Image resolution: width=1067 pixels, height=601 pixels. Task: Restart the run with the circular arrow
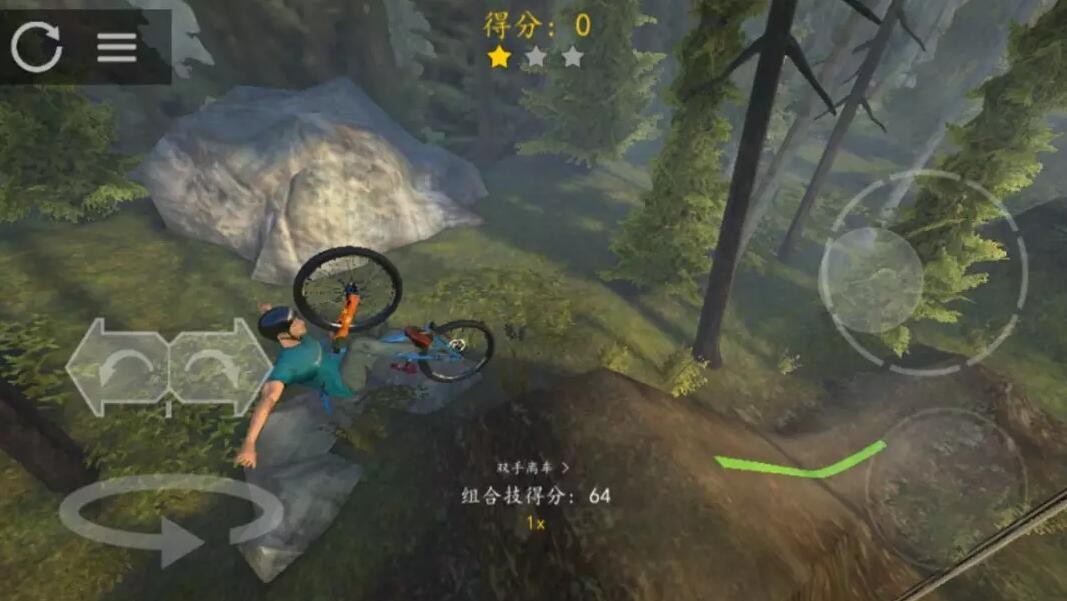pyautogui.click(x=37, y=46)
